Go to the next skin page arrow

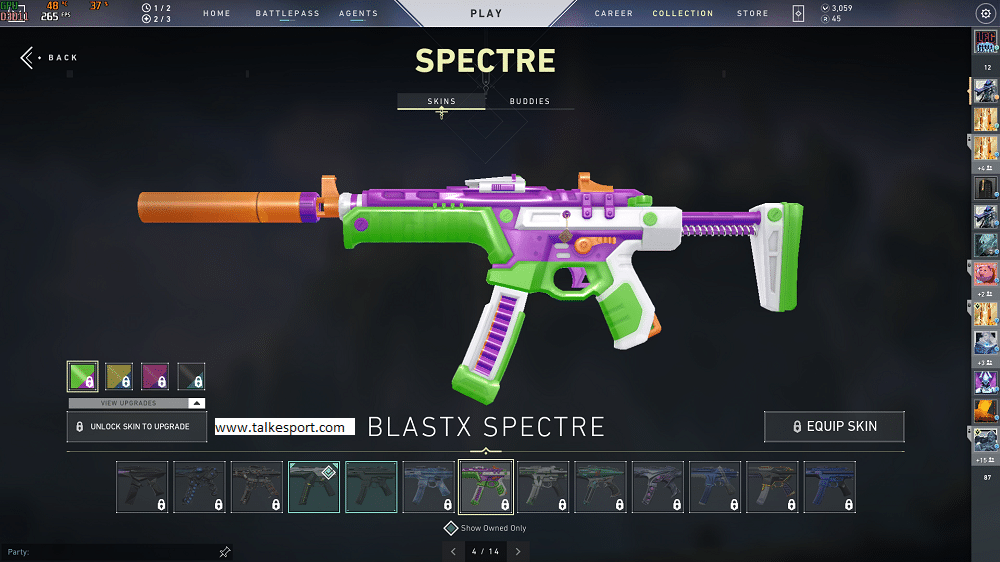tap(518, 551)
